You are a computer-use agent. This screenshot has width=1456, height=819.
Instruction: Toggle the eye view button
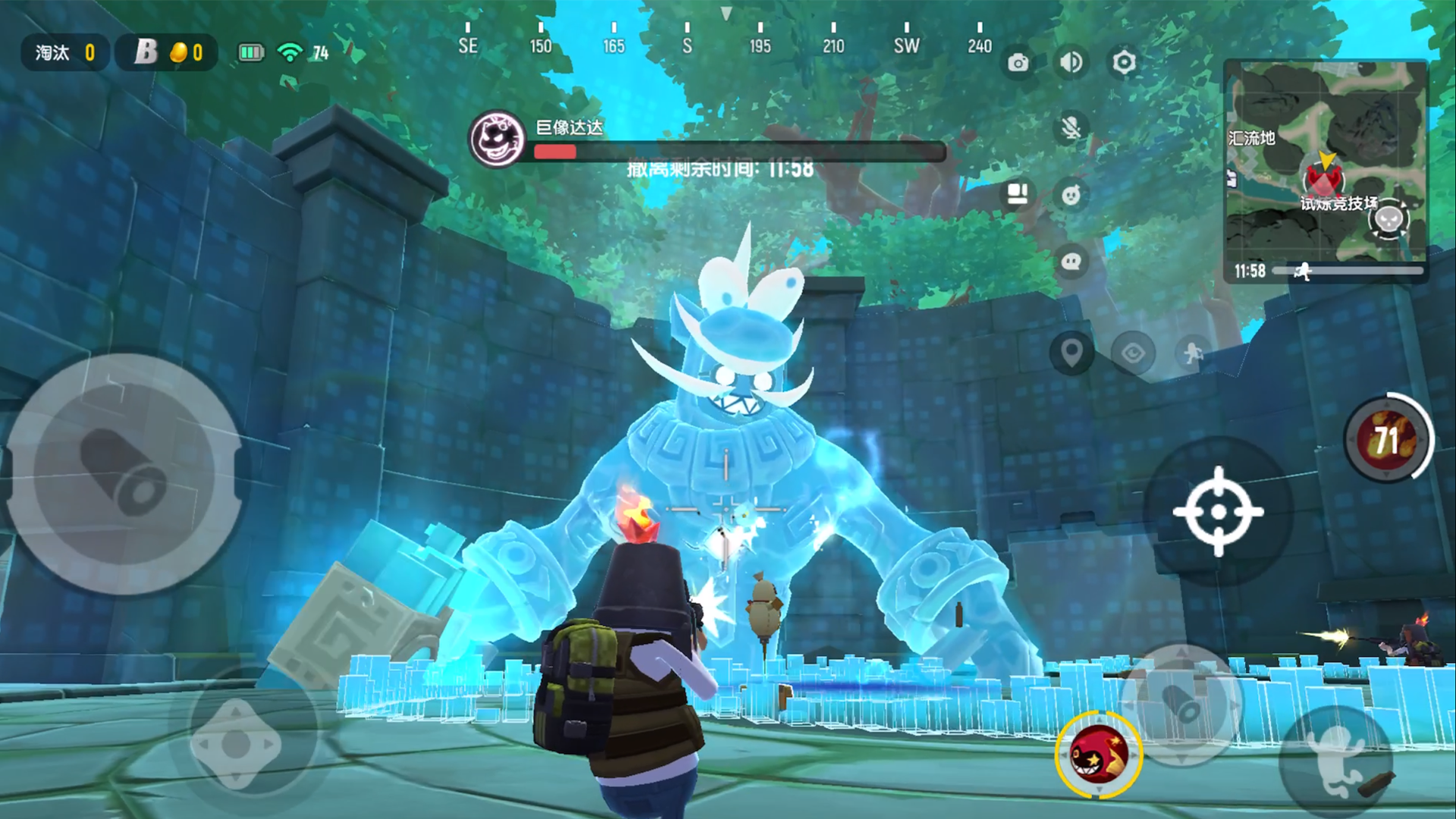[x=1133, y=353]
